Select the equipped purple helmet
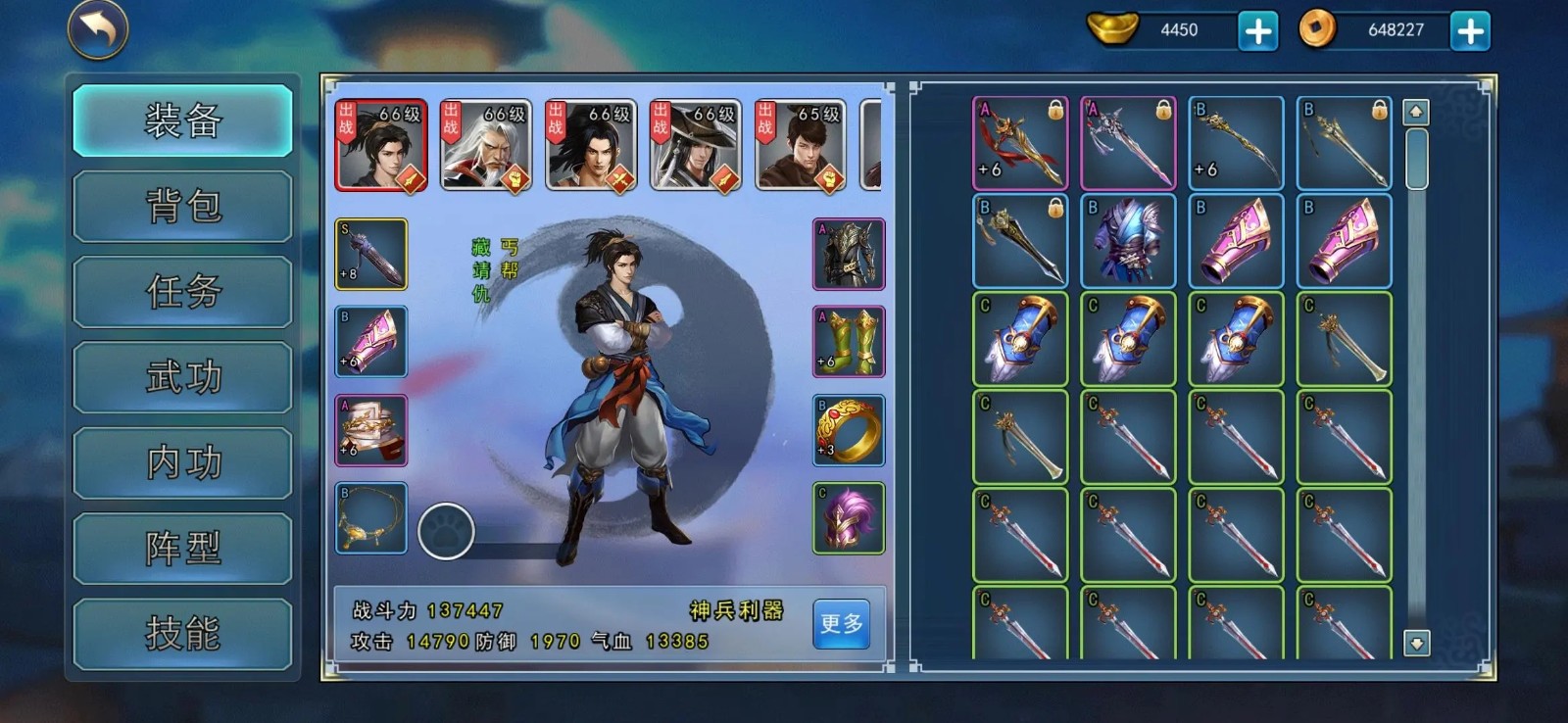Image resolution: width=1568 pixels, height=723 pixels. point(849,519)
